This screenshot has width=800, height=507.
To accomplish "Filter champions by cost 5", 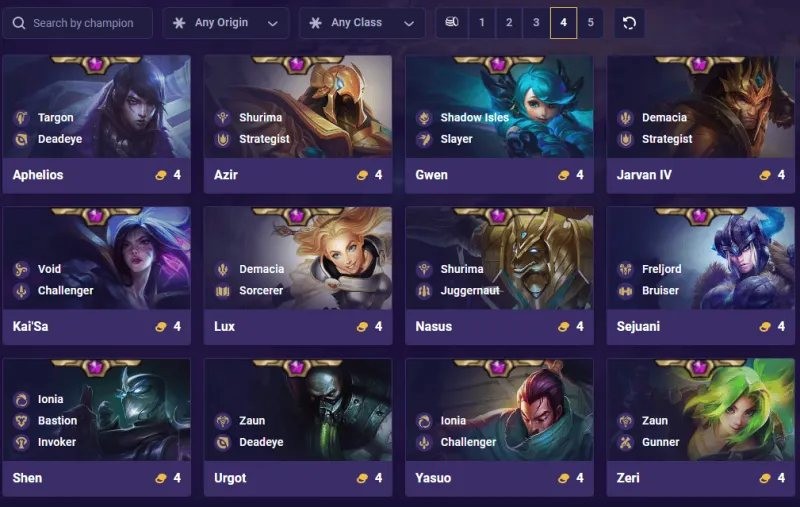I will tap(590, 23).
